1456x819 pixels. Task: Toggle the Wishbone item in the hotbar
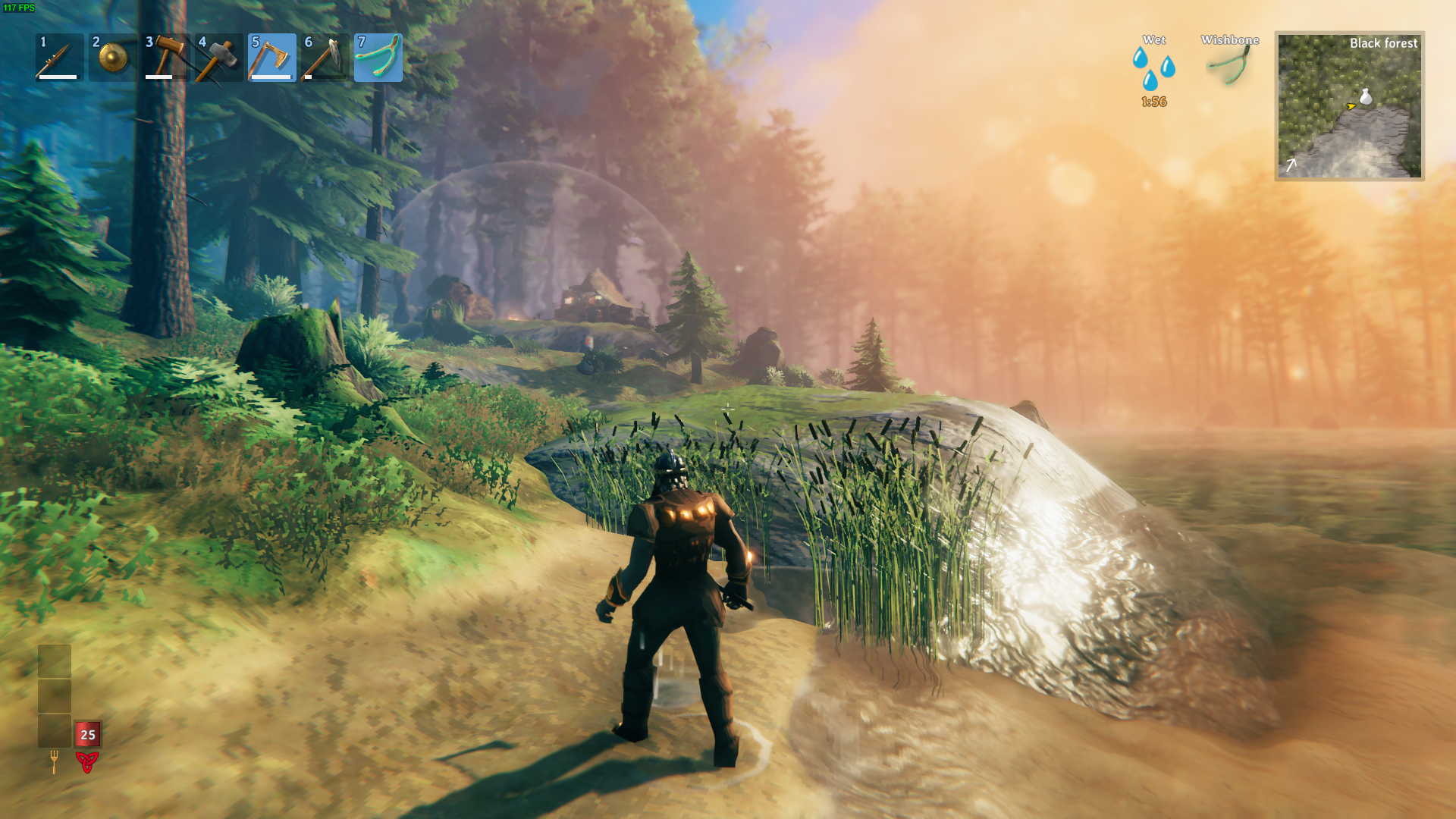[x=378, y=58]
